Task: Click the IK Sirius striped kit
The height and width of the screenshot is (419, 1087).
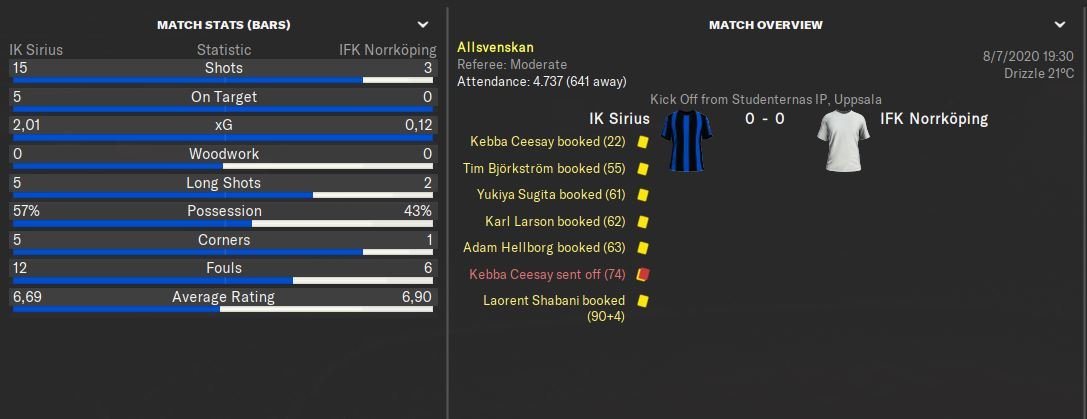Action: pyautogui.click(x=689, y=140)
